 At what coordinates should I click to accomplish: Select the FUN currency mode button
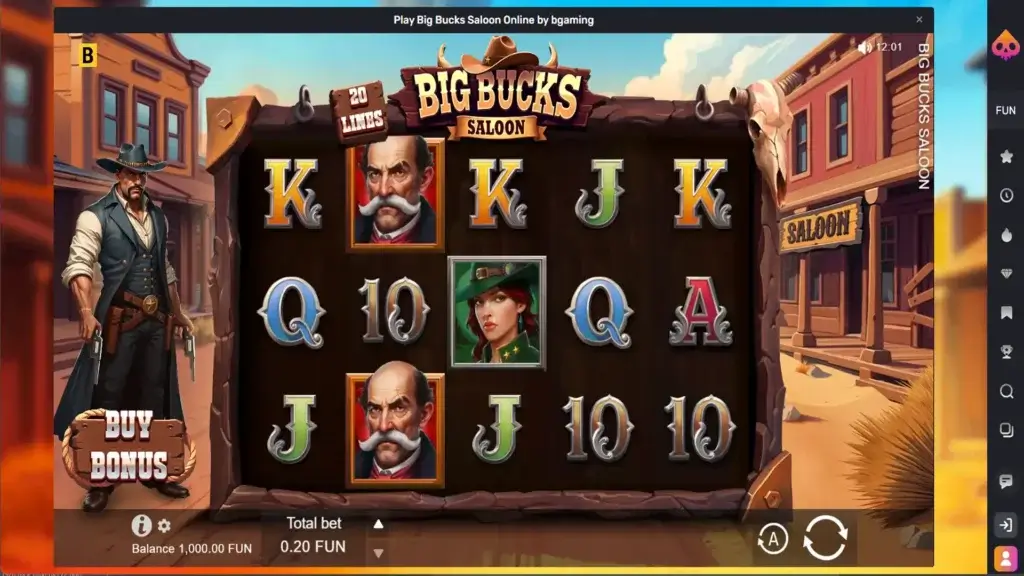click(1006, 110)
